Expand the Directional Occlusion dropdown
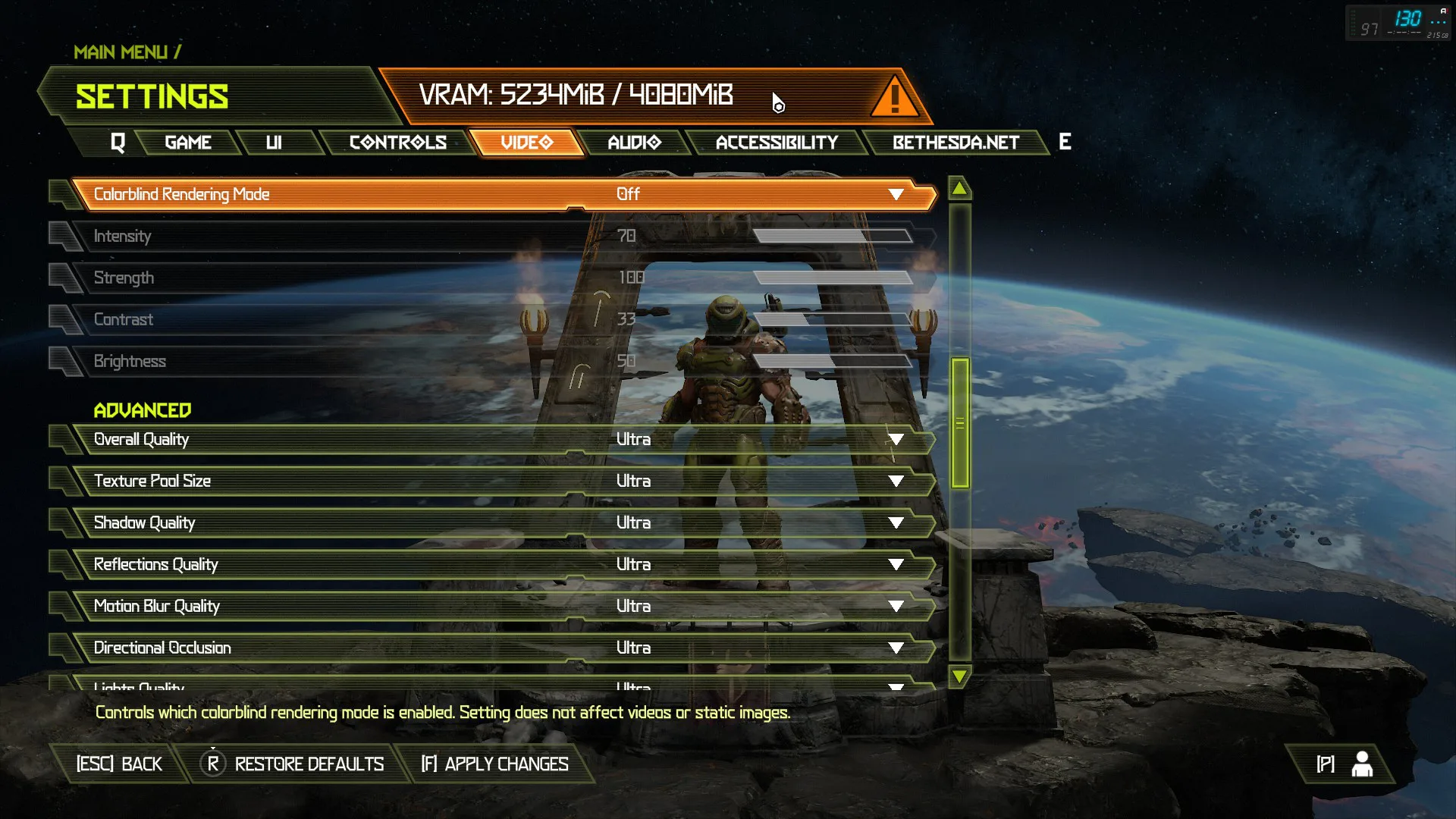1456x819 pixels. (x=896, y=648)
